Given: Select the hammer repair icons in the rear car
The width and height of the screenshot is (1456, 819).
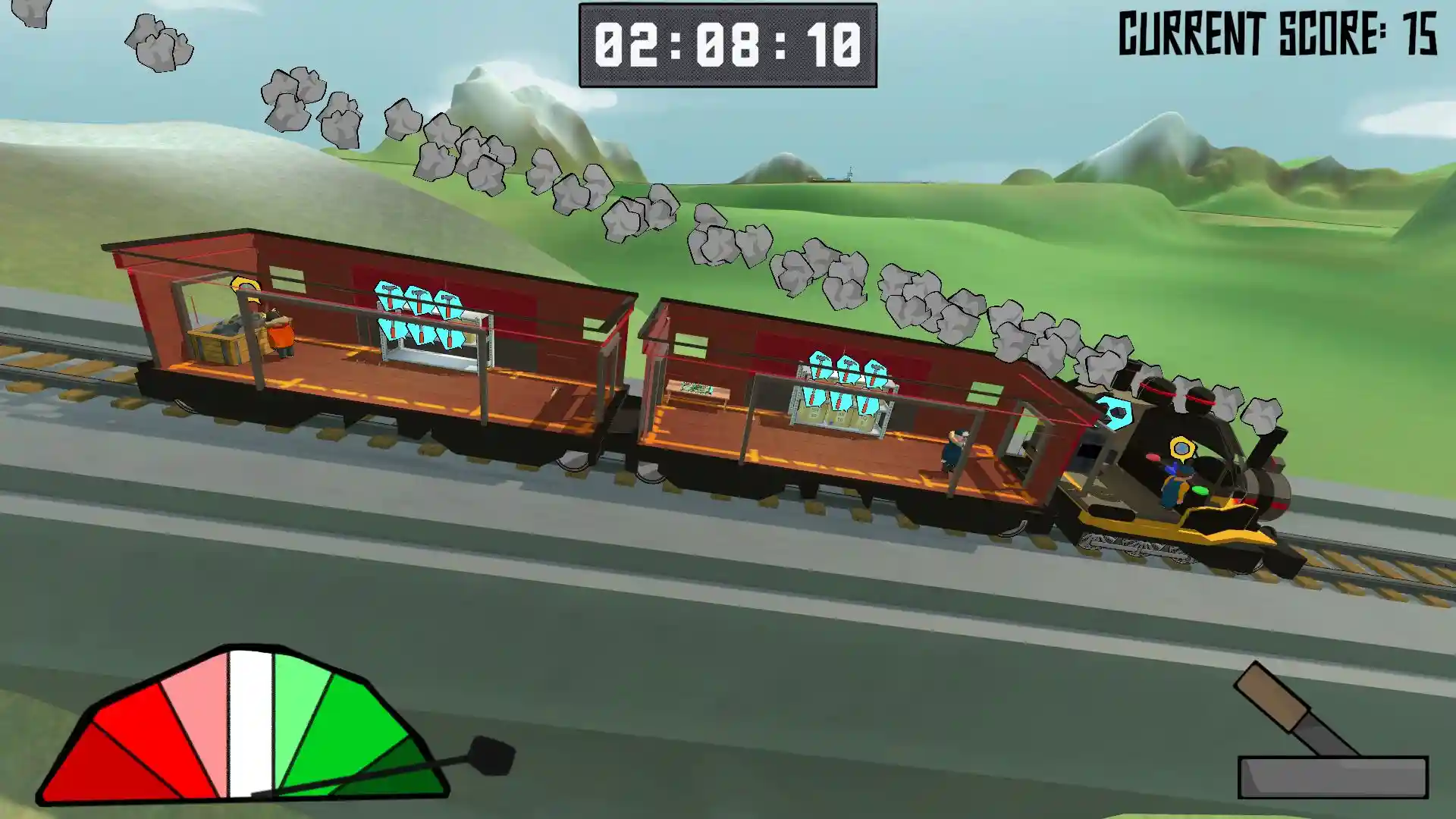Looking at the screenshot, I should pos(419,315).
